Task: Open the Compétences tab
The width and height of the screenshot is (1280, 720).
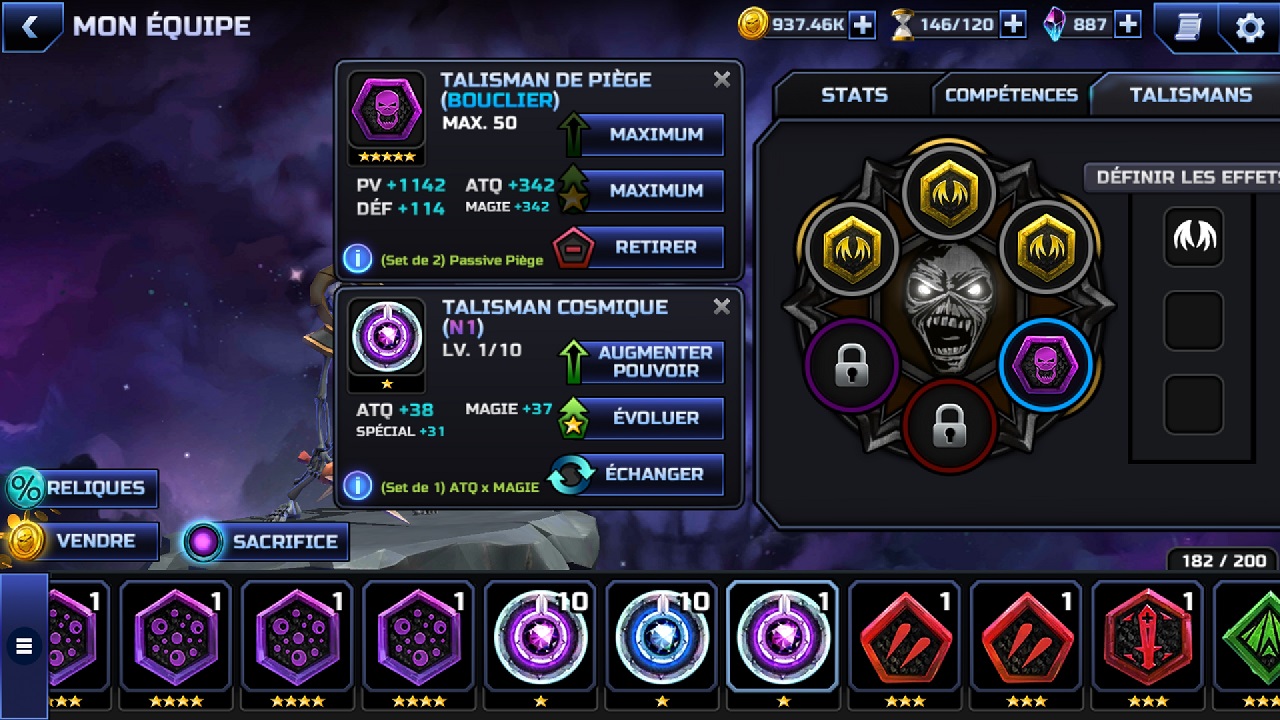Action: point(1010,95)
